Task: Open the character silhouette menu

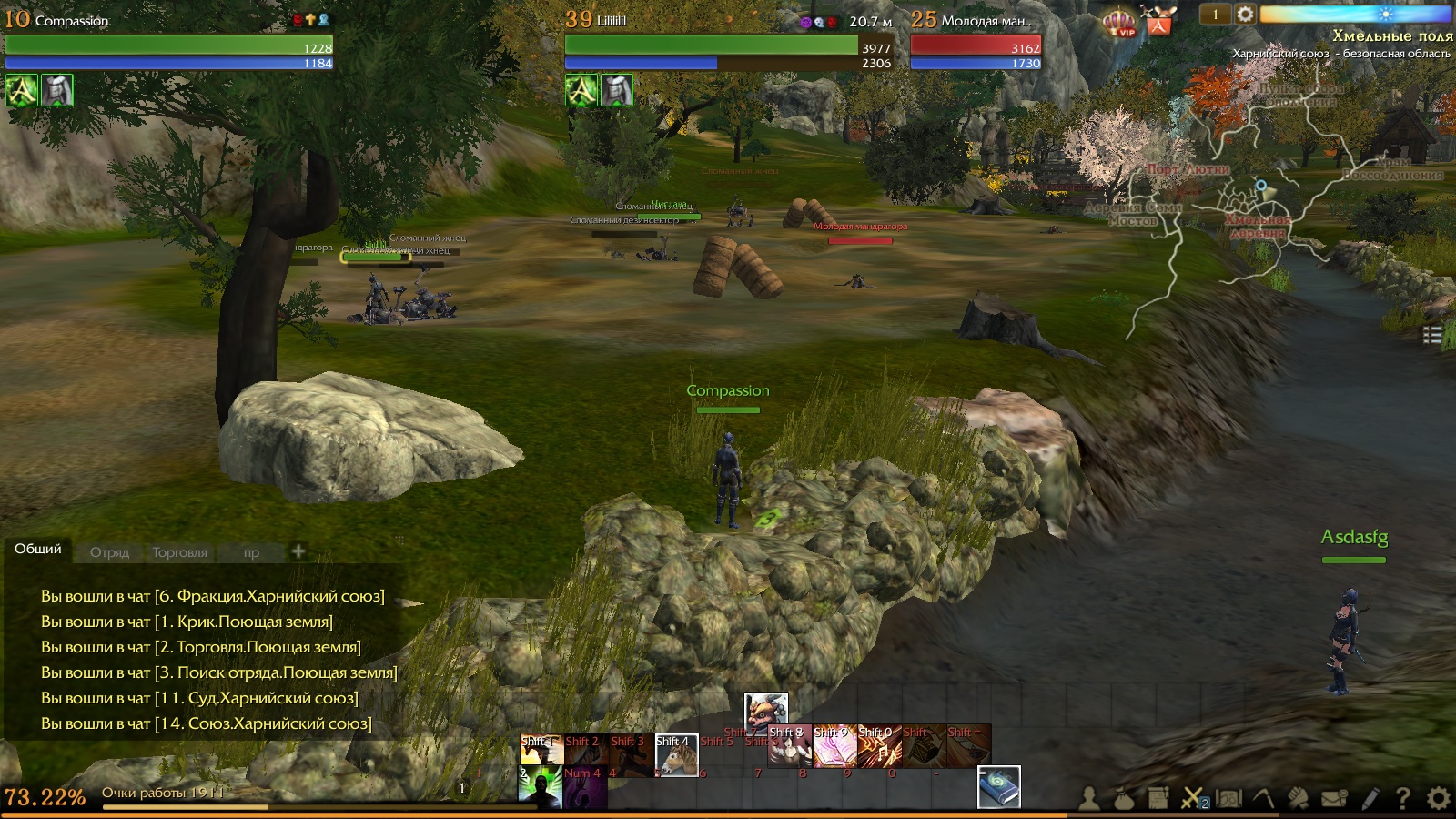Action: pos(1088,799)
